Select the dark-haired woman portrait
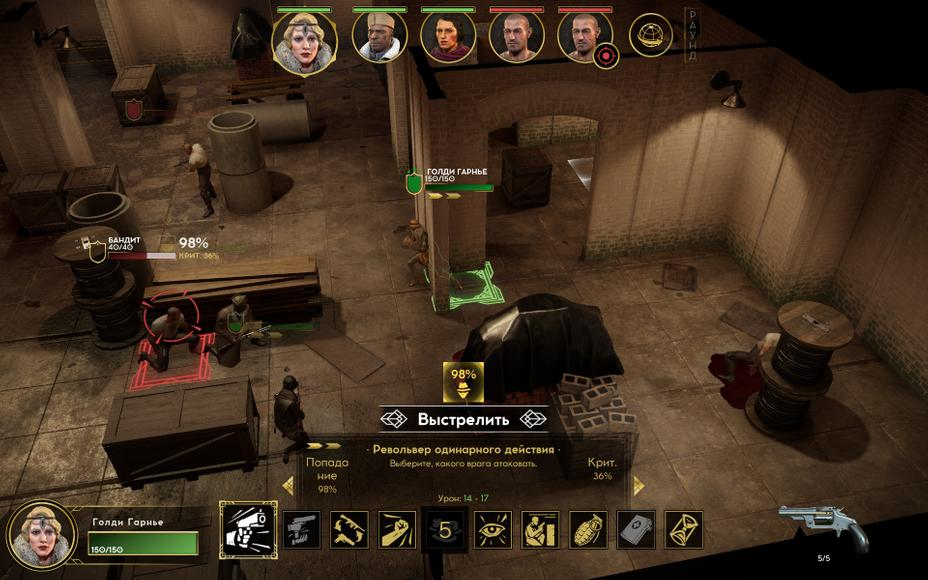 pos(447,37)
